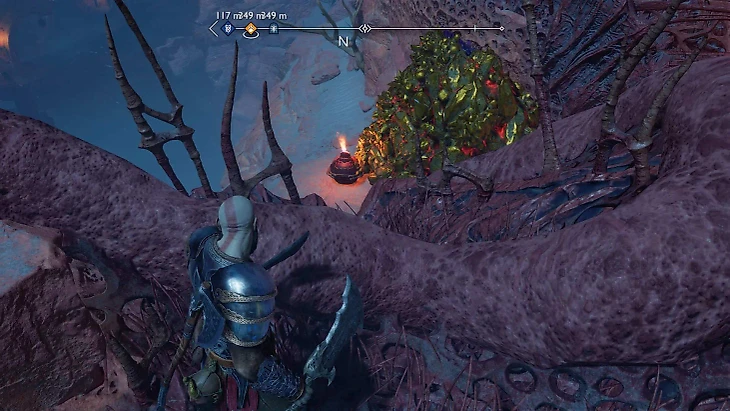Click the diamond marker at the compass center
730x411 pixels.
tap(365, 29)
